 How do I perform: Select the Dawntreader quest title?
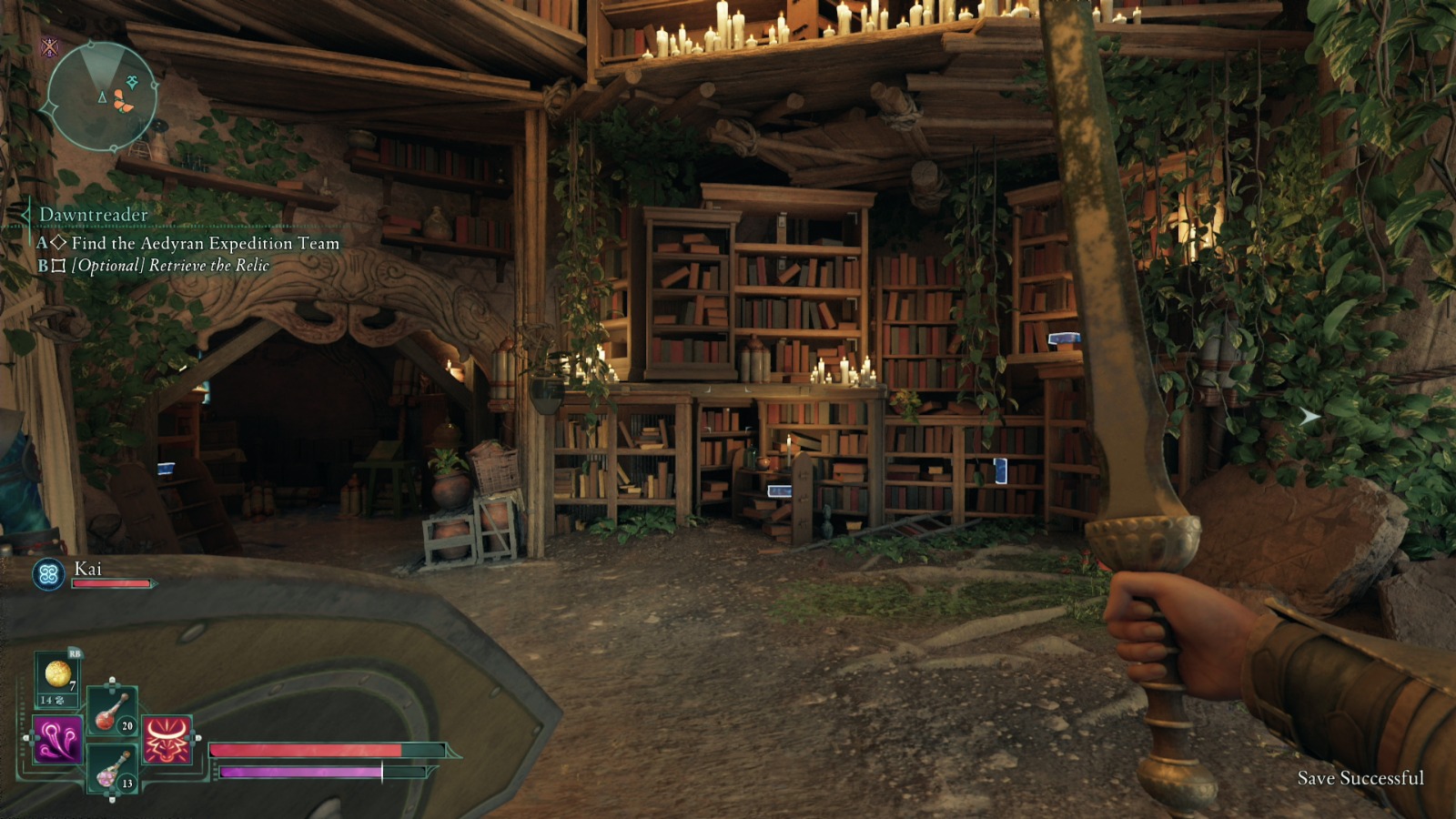click(94, 215)
